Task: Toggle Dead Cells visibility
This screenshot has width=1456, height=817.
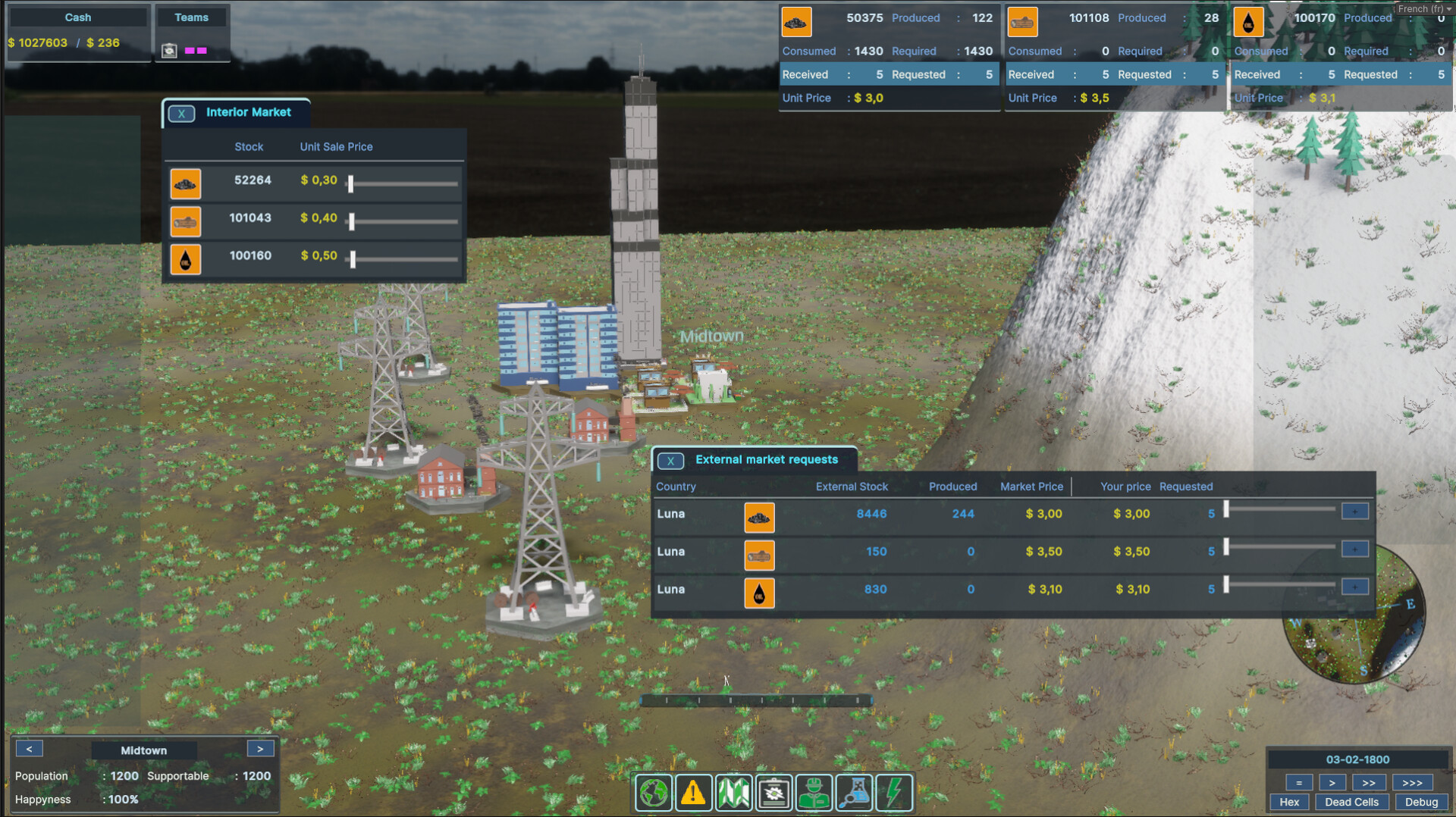Action: (1351, 801)
